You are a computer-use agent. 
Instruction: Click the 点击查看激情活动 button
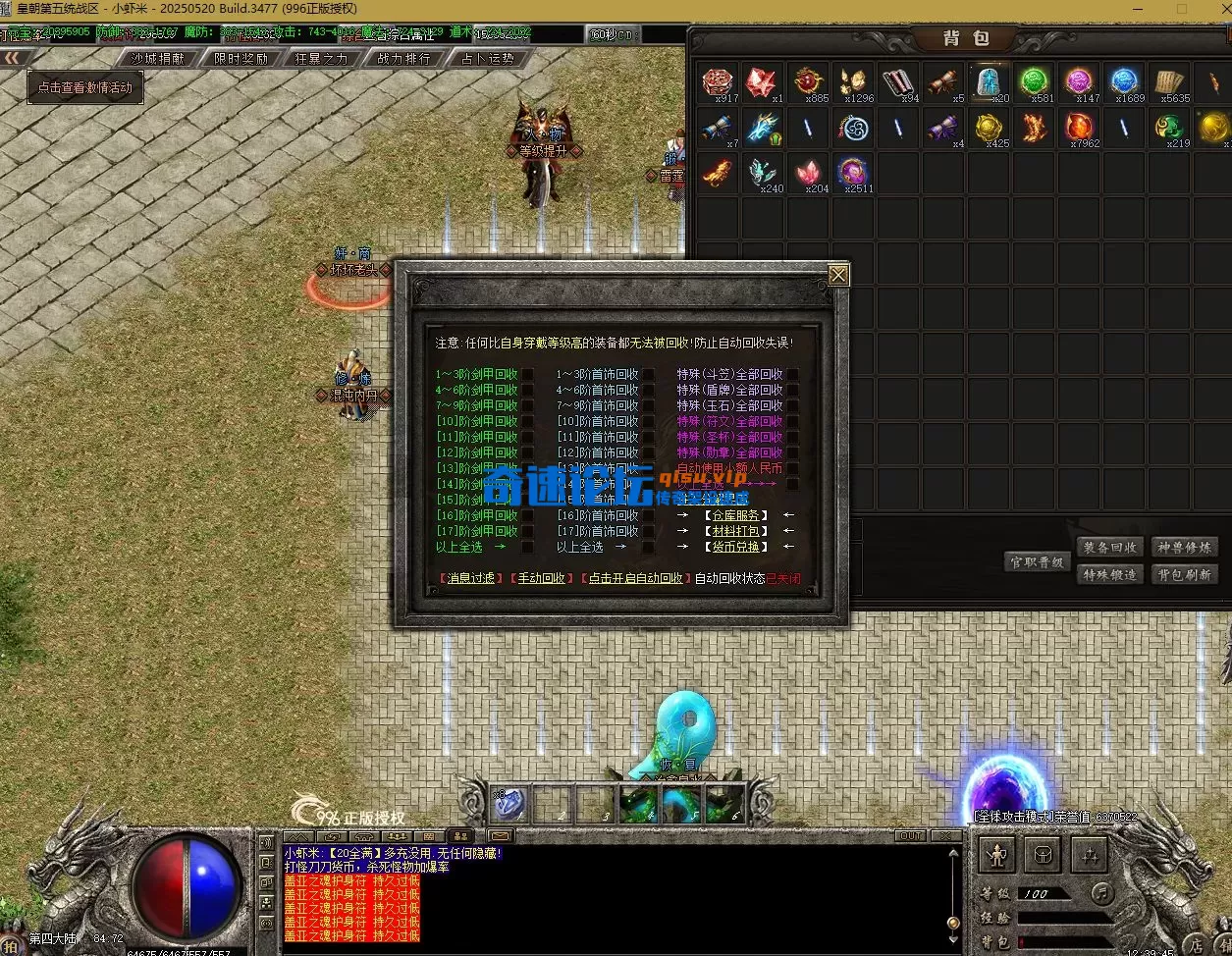click(85, 87)
